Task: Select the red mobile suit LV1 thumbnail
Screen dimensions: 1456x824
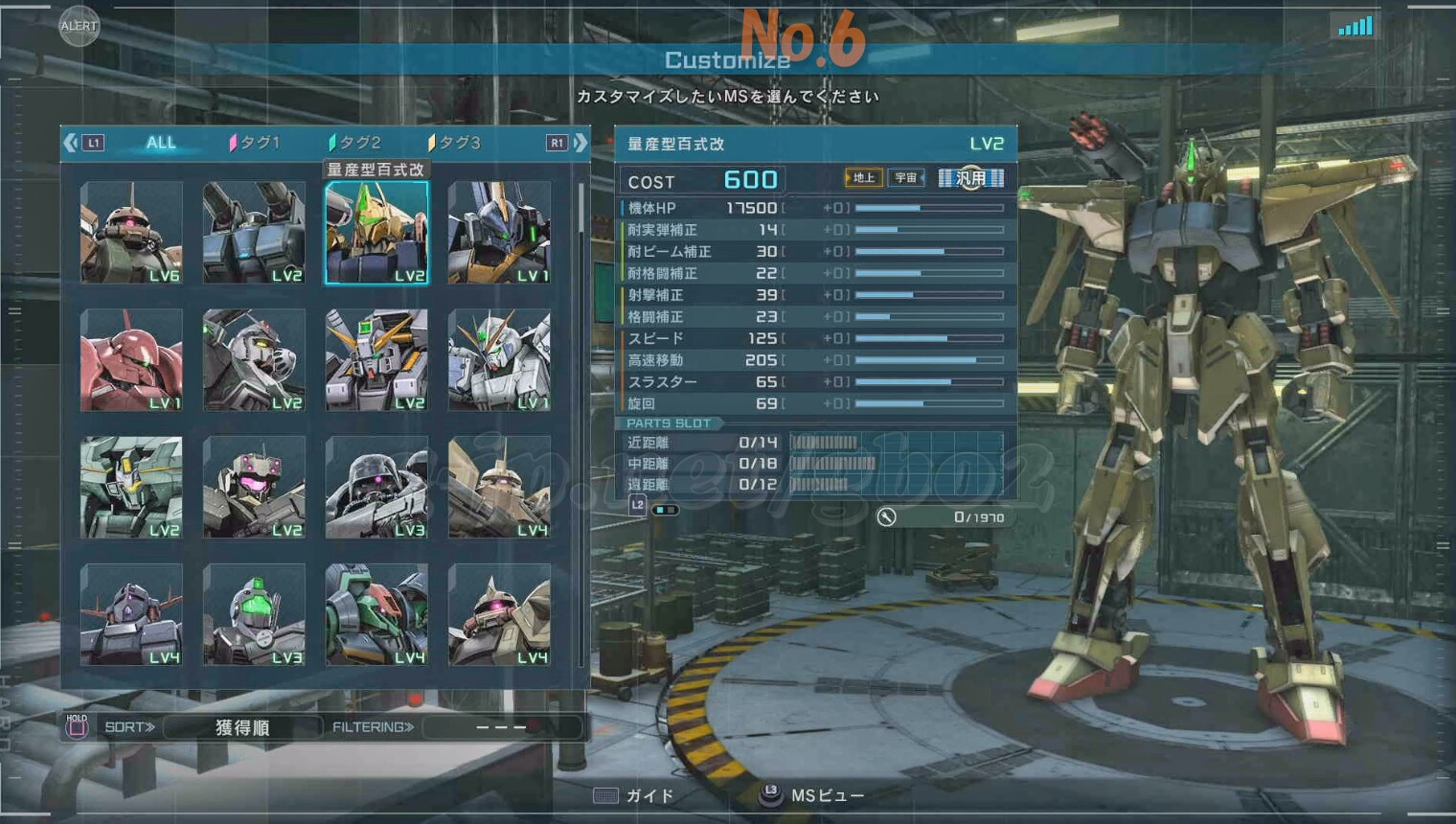Action: point(131,360)
